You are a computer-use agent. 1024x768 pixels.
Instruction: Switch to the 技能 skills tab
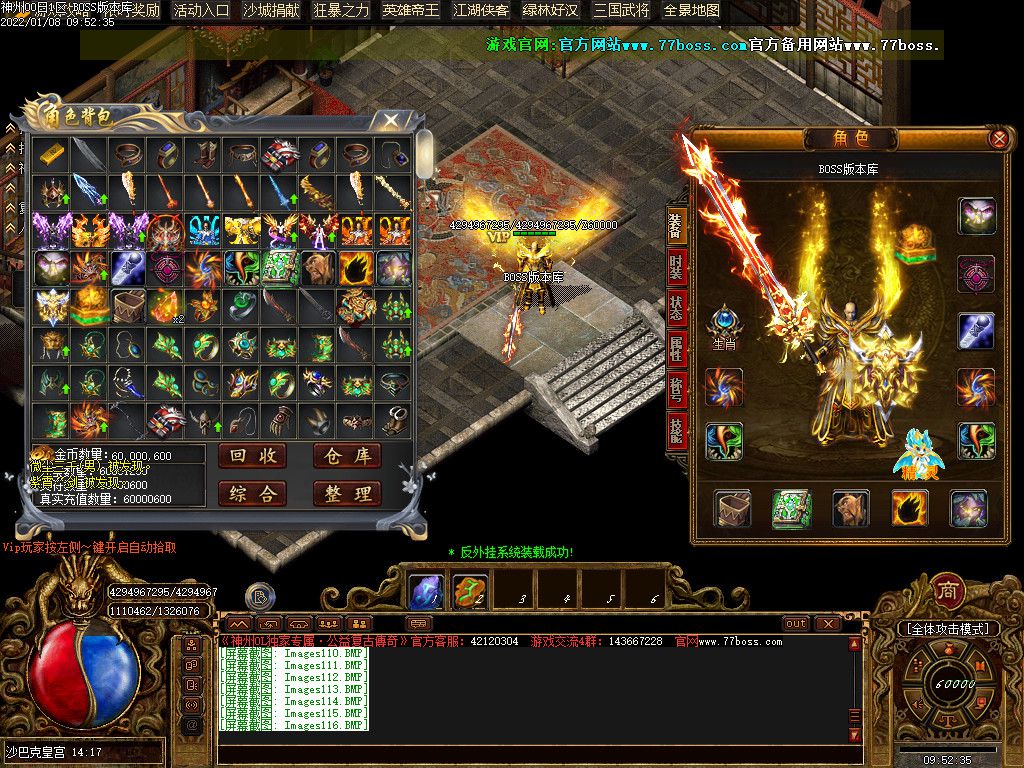(x=677, y=431)
